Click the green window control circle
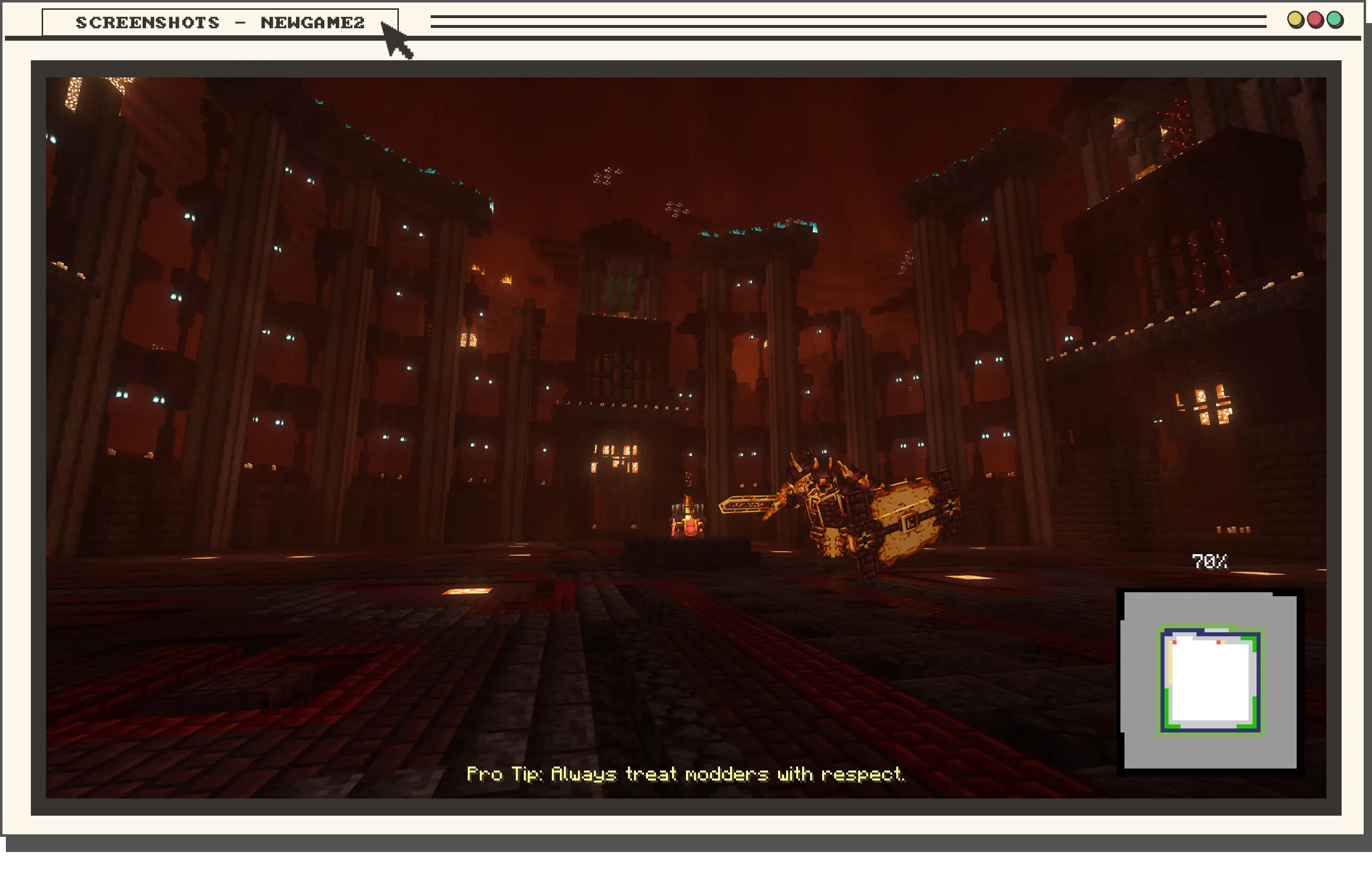 click(x=1334, y=20)
